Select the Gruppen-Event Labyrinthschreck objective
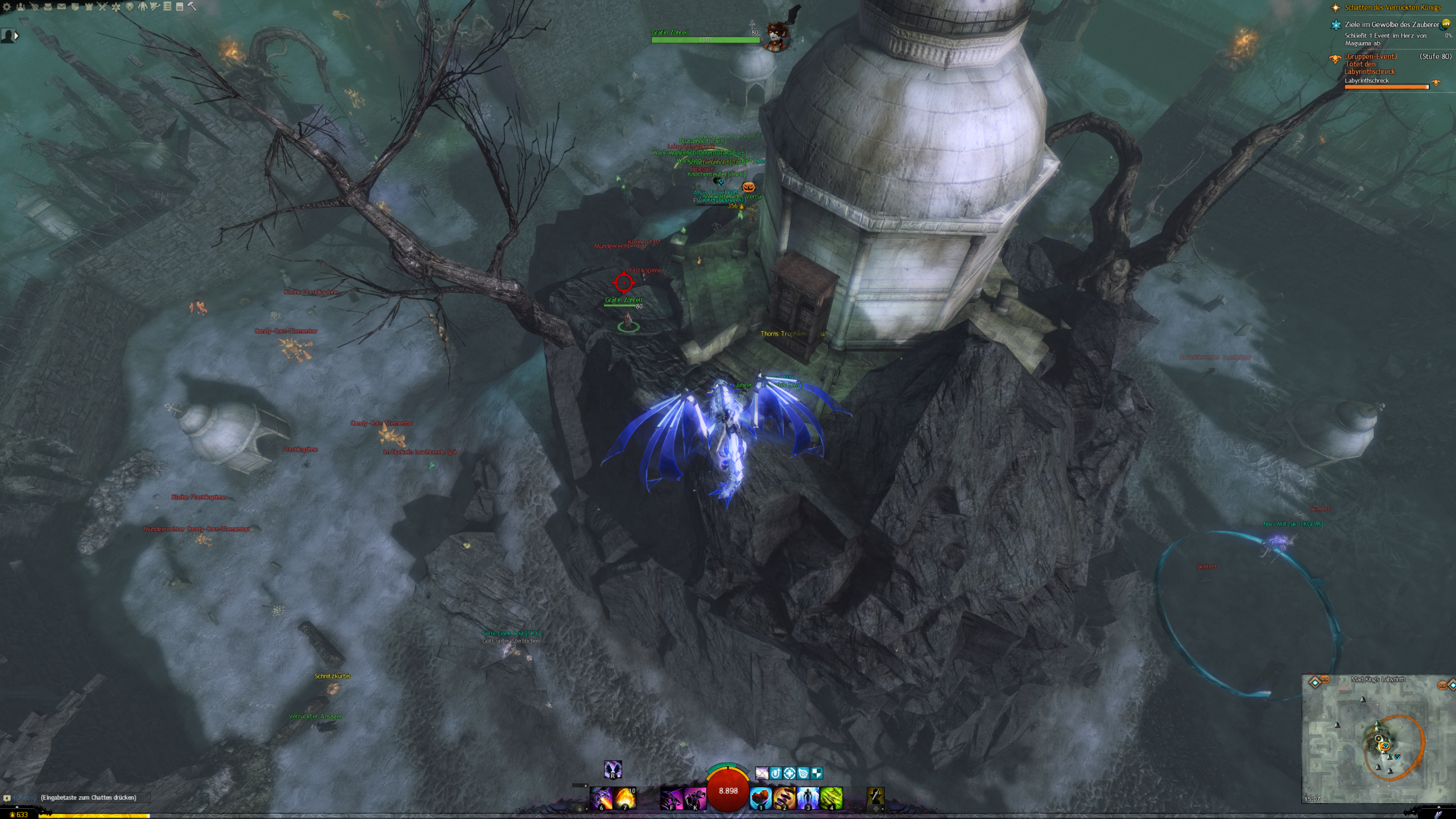This screenshot has width=1456, height=819. click(x=1370, y=64)
